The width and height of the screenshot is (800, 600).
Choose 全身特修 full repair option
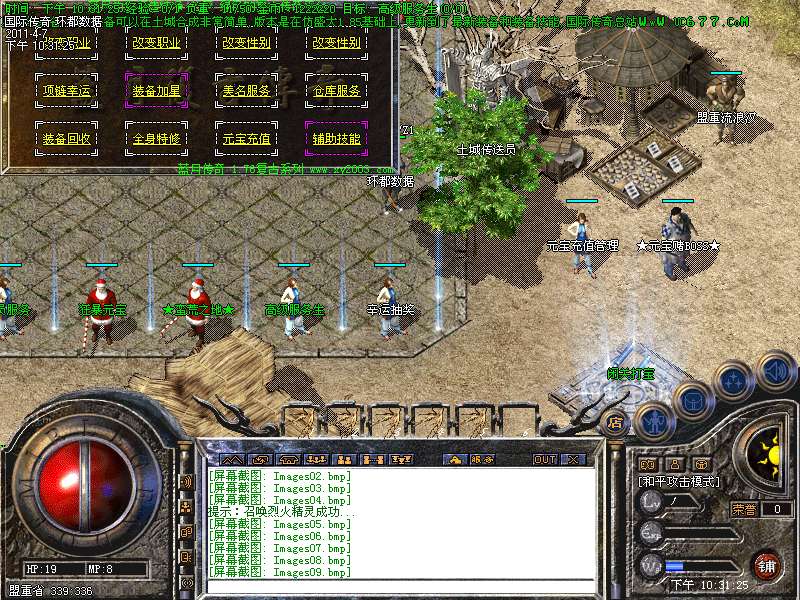point(156,139)
